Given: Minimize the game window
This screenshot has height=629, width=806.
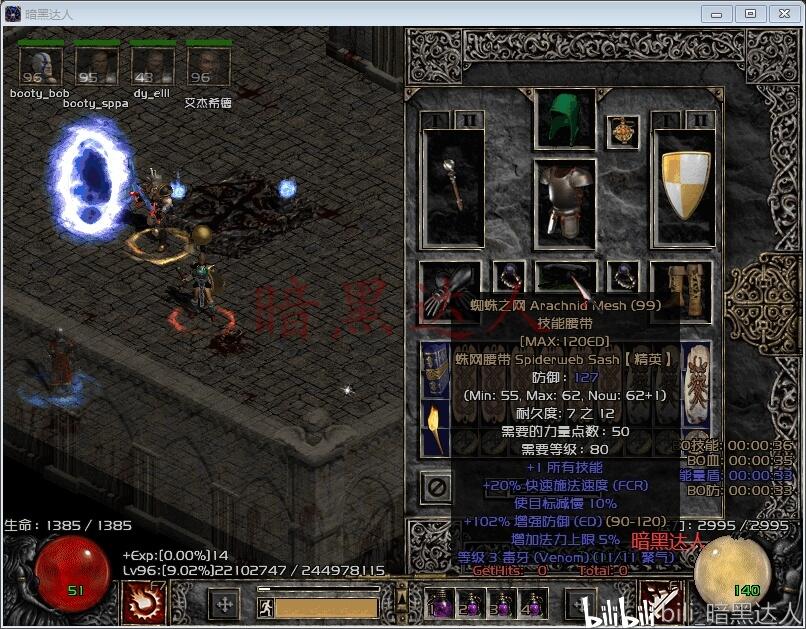Looking at the screenshot, I should (x=717, y=13).
